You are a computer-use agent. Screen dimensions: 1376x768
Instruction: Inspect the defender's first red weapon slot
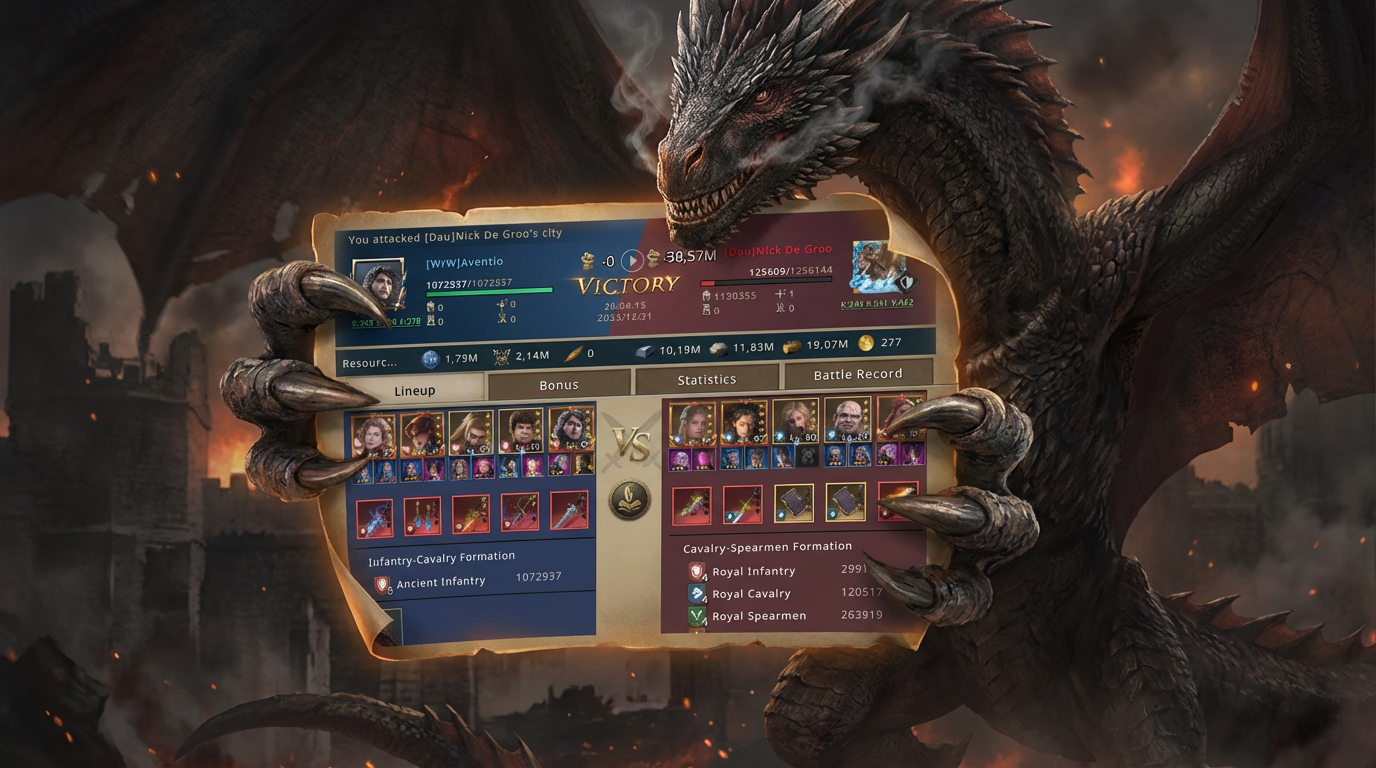pos(691,506)
